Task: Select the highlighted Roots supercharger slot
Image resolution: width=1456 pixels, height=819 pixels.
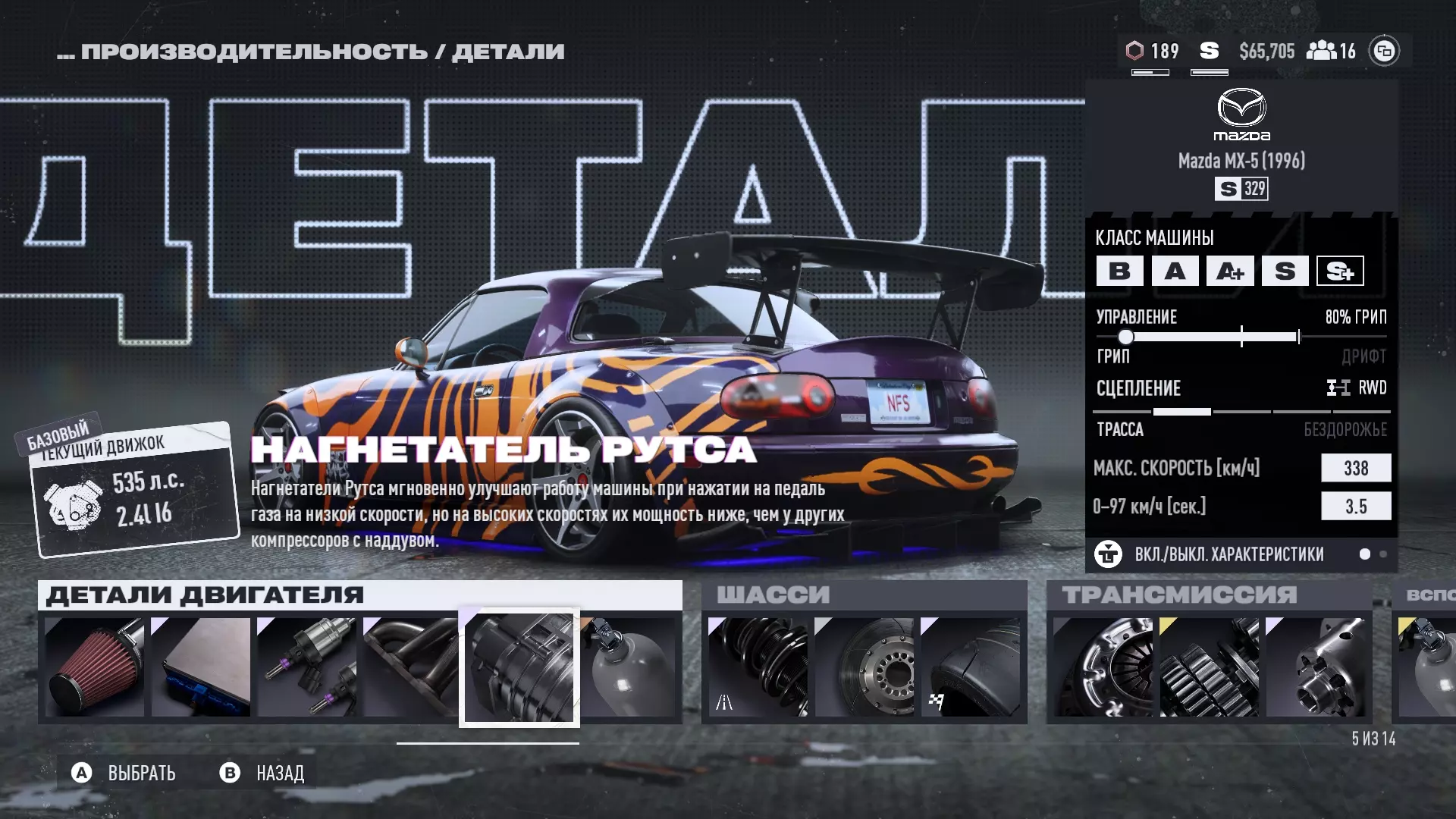Action: (519, 667)
